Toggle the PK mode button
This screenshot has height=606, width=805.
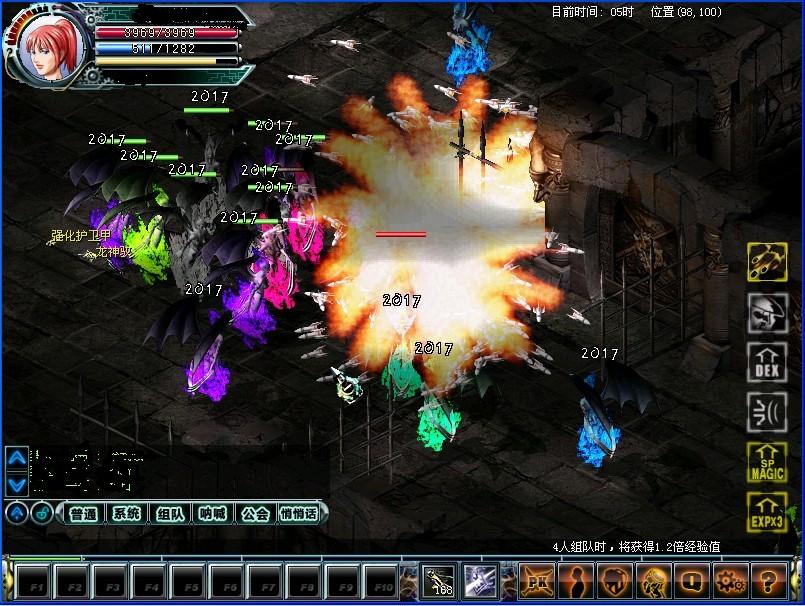[x=537, y=580]
